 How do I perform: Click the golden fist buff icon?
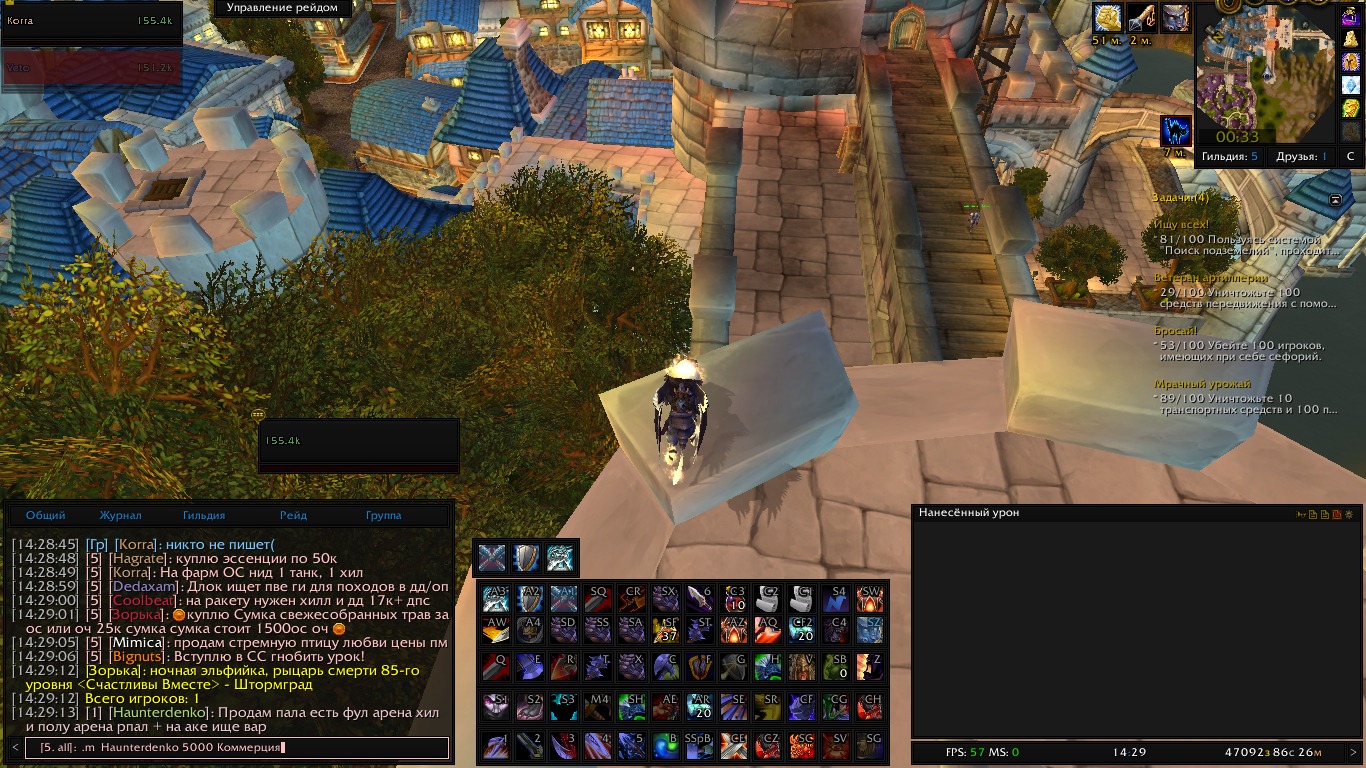1106,18
